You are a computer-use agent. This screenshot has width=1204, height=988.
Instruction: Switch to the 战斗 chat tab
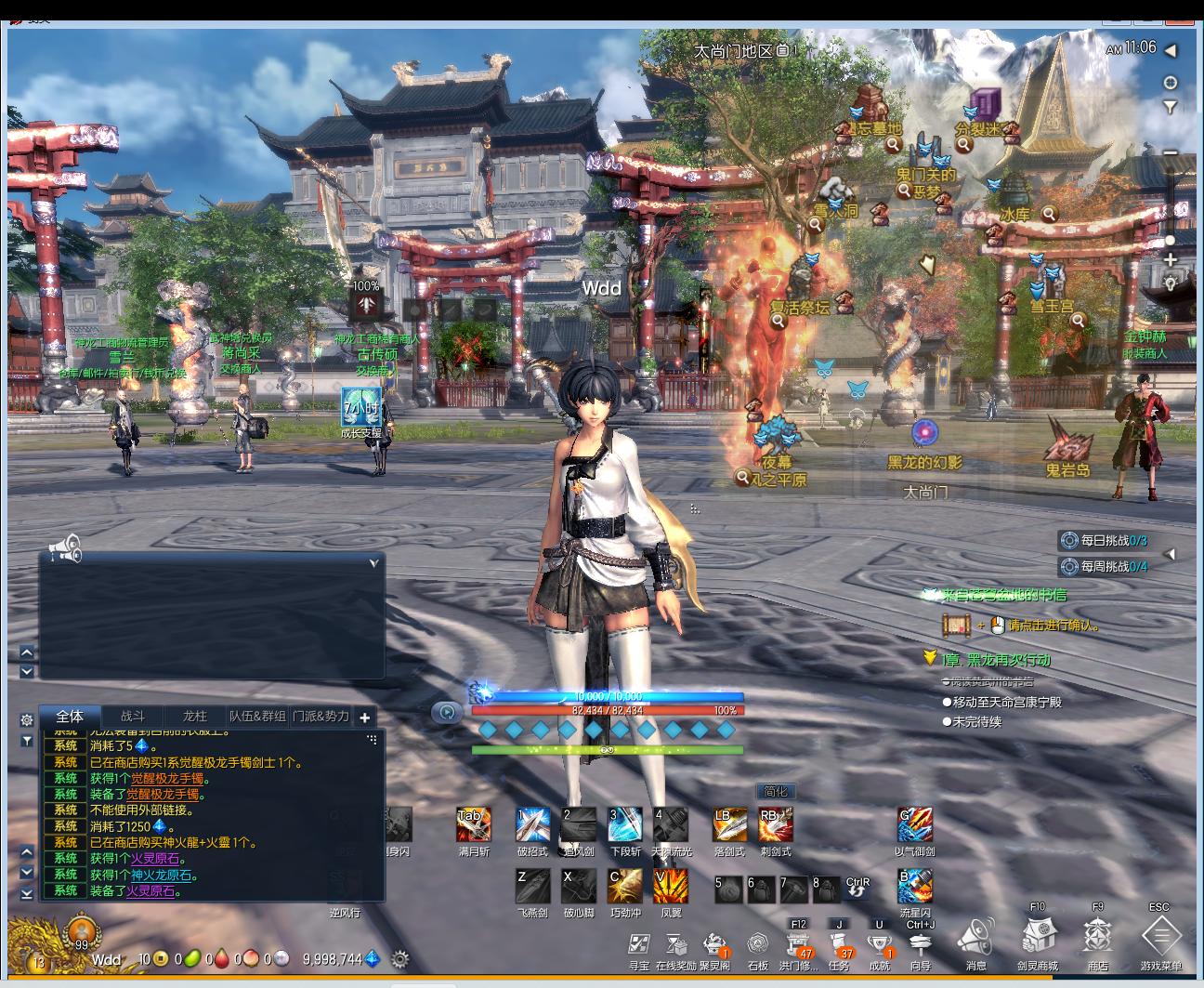tap(133, 717)
